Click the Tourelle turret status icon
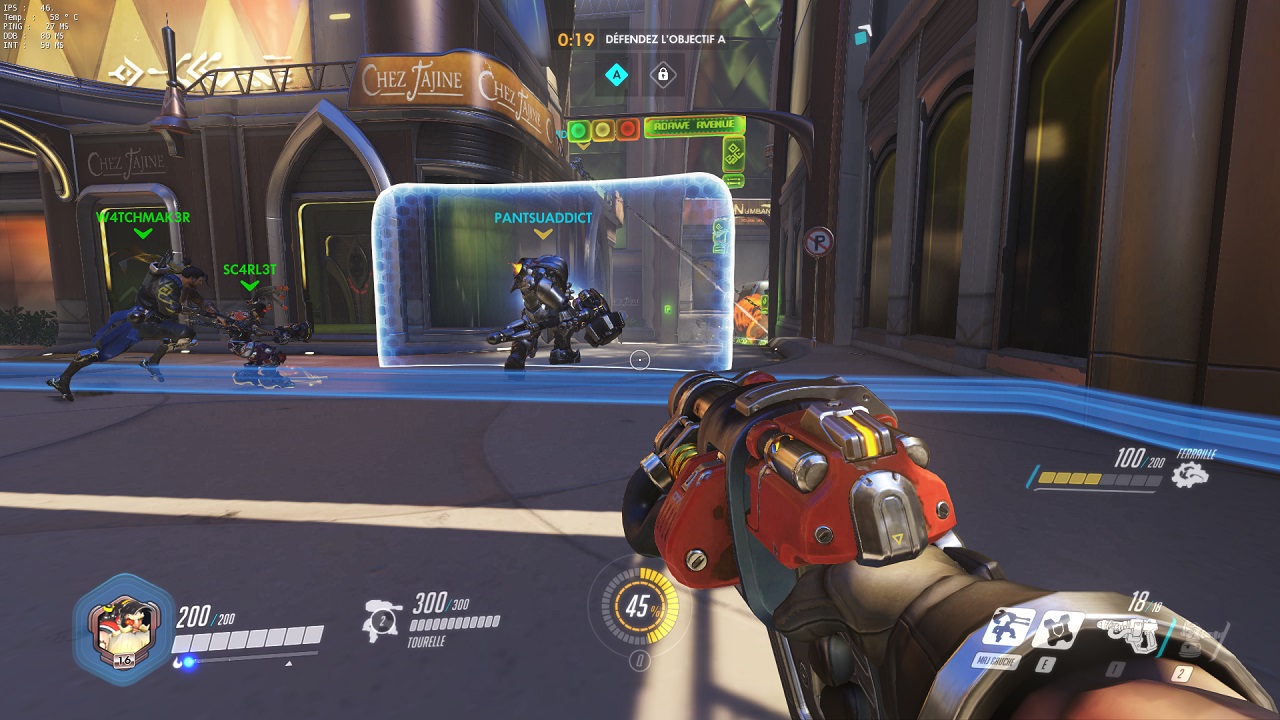This screenshot has height=720, width=1280. (x=382, y=618)
